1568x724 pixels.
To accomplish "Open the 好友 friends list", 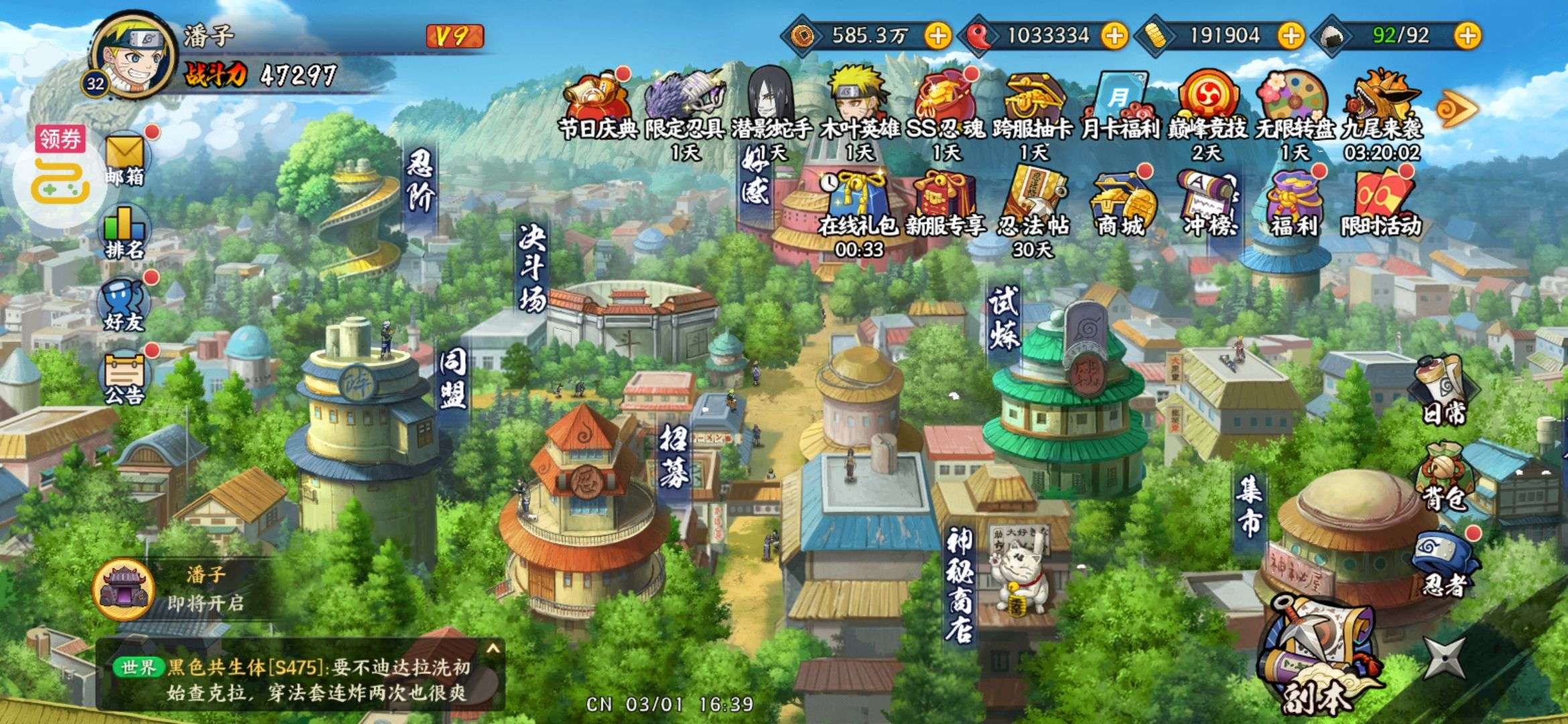I will 125,305.
